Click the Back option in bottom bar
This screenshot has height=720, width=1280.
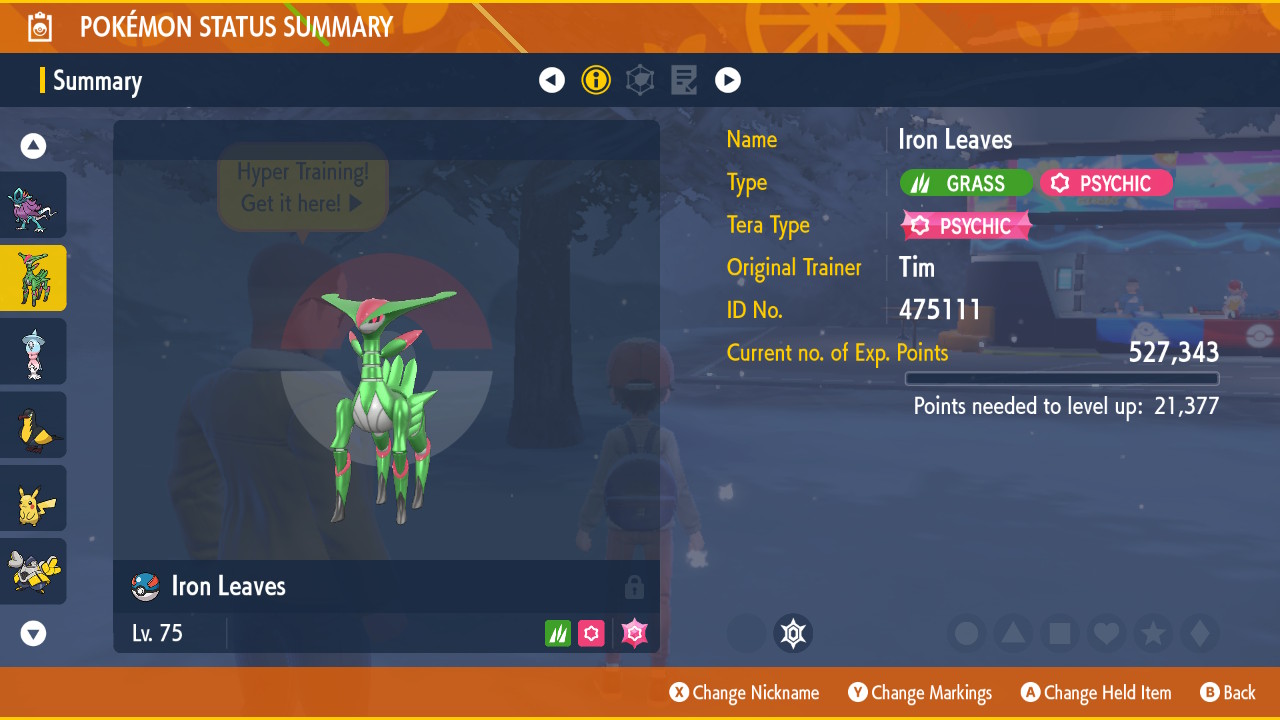[x=1228, y=693]
